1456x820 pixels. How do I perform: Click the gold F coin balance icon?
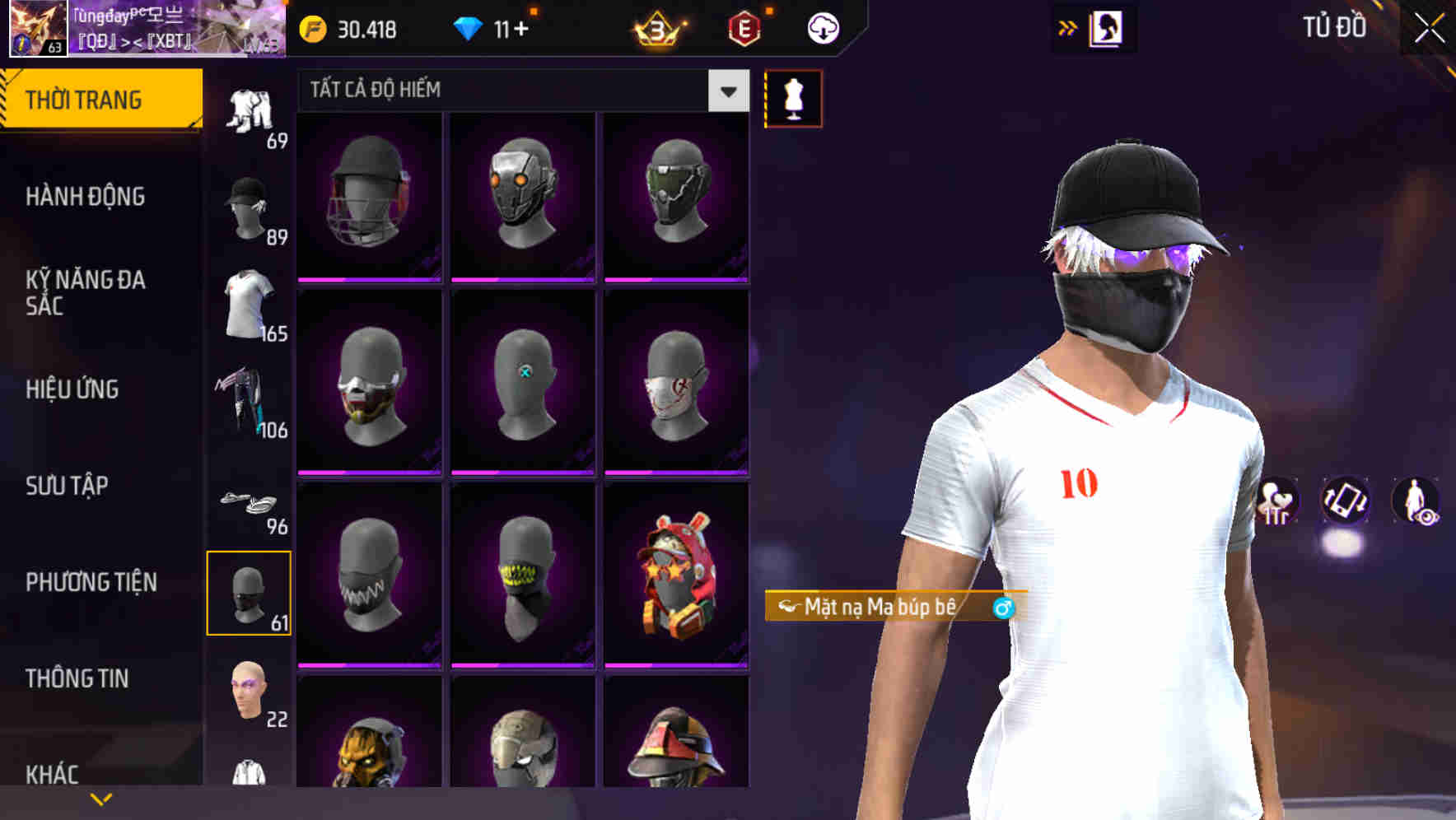[x=310, y=27]
